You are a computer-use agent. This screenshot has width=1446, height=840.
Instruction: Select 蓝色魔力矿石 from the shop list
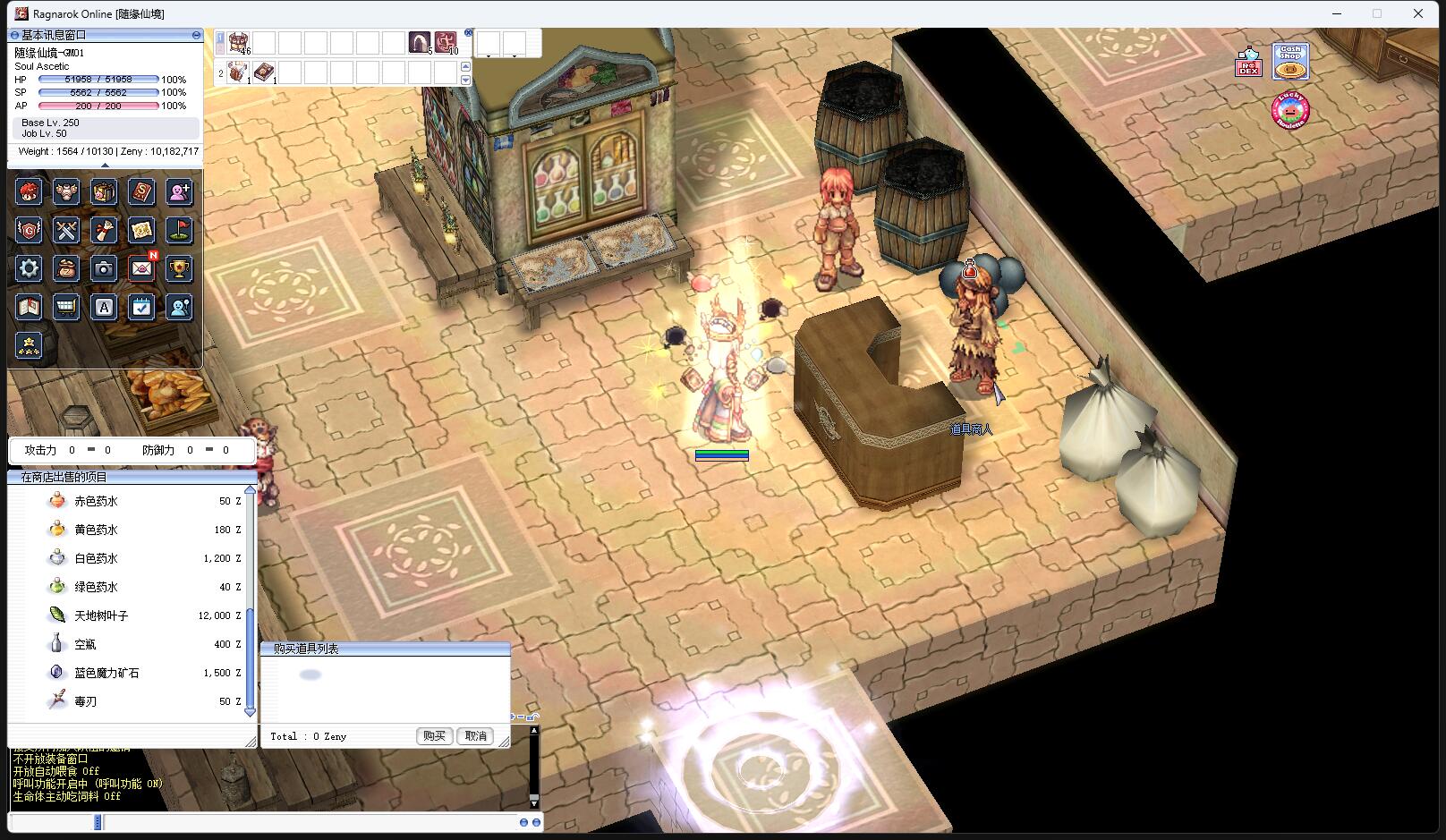click(x=106, y=674)
